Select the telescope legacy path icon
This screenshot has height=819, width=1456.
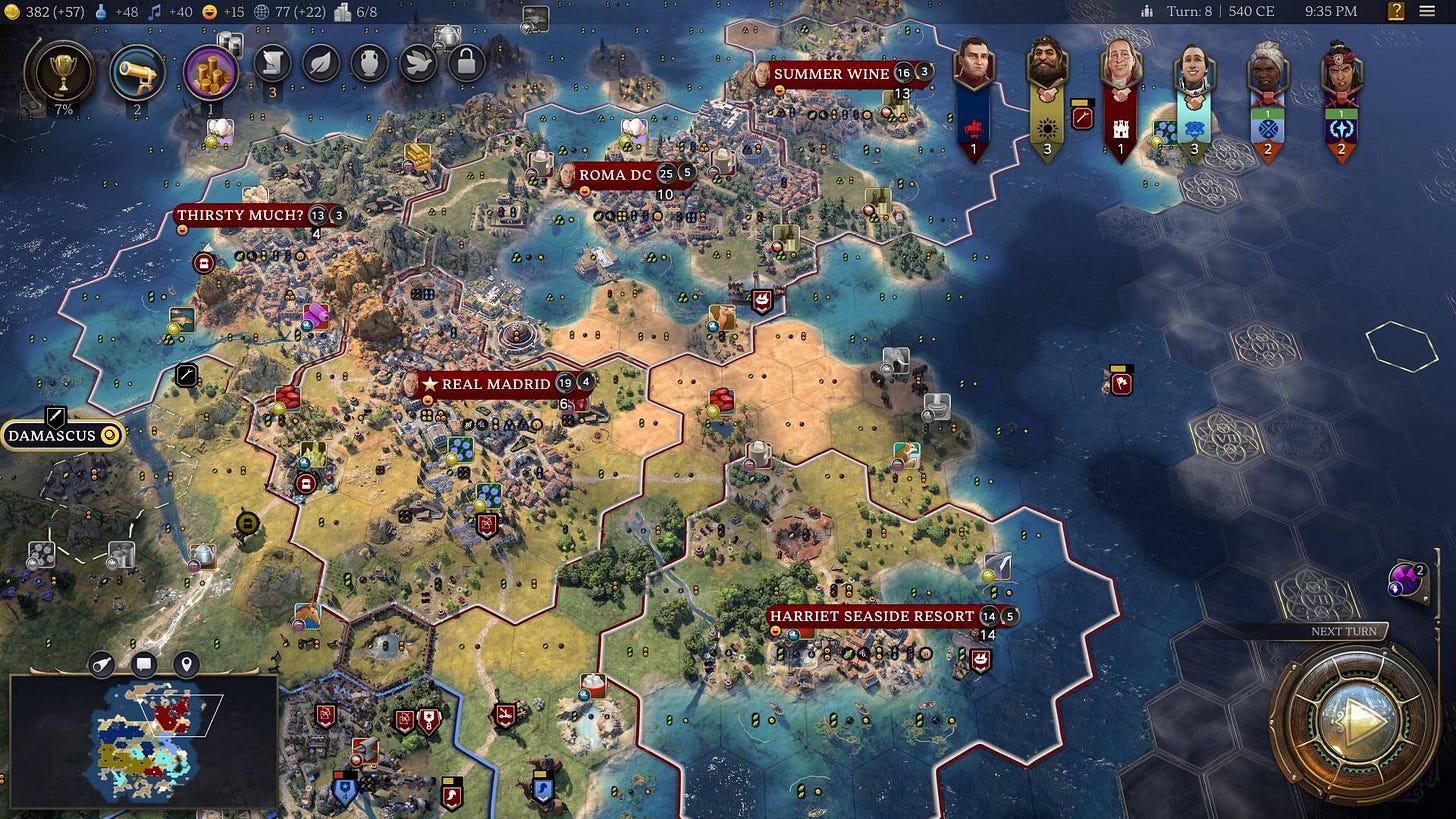point(138,68)
